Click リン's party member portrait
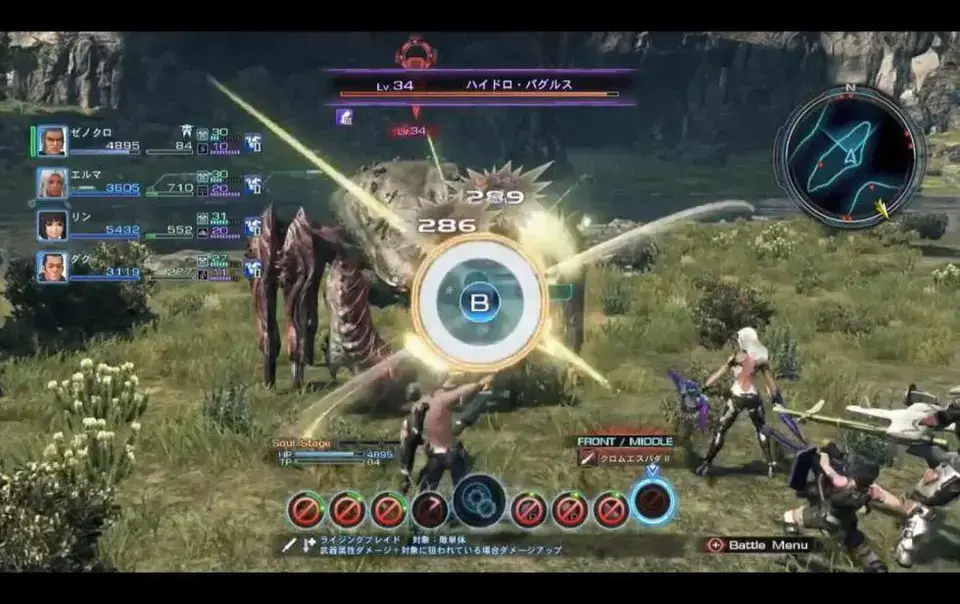 coord(53,225)
